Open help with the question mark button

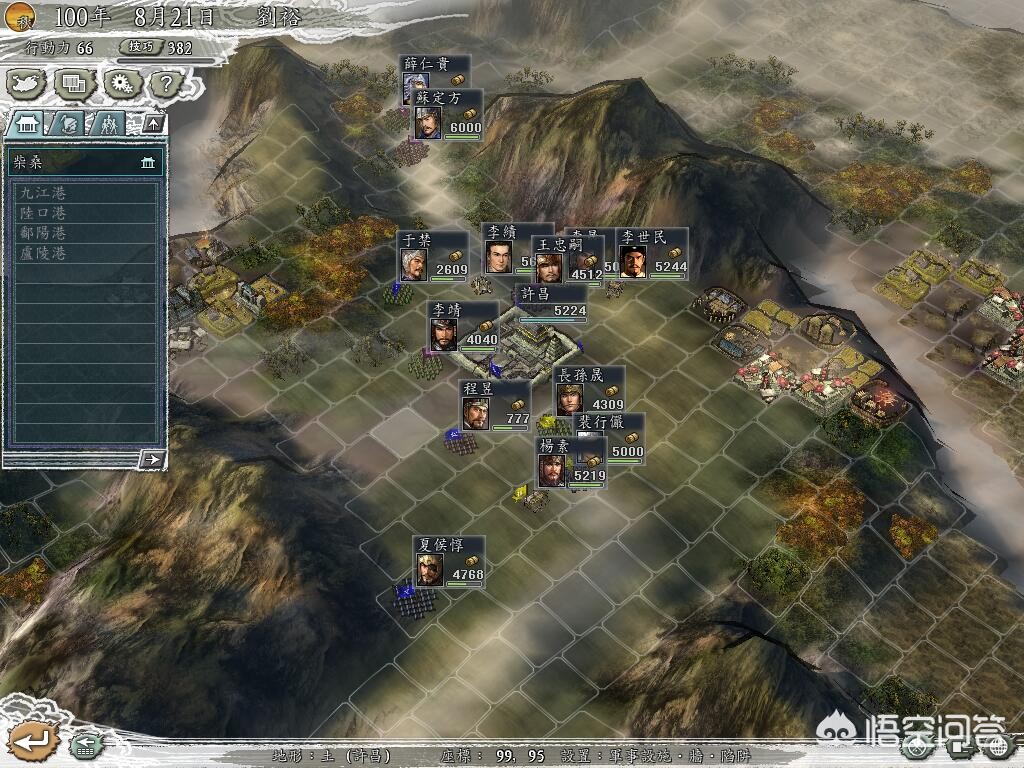pyautogui.click(x=163, y=84)
